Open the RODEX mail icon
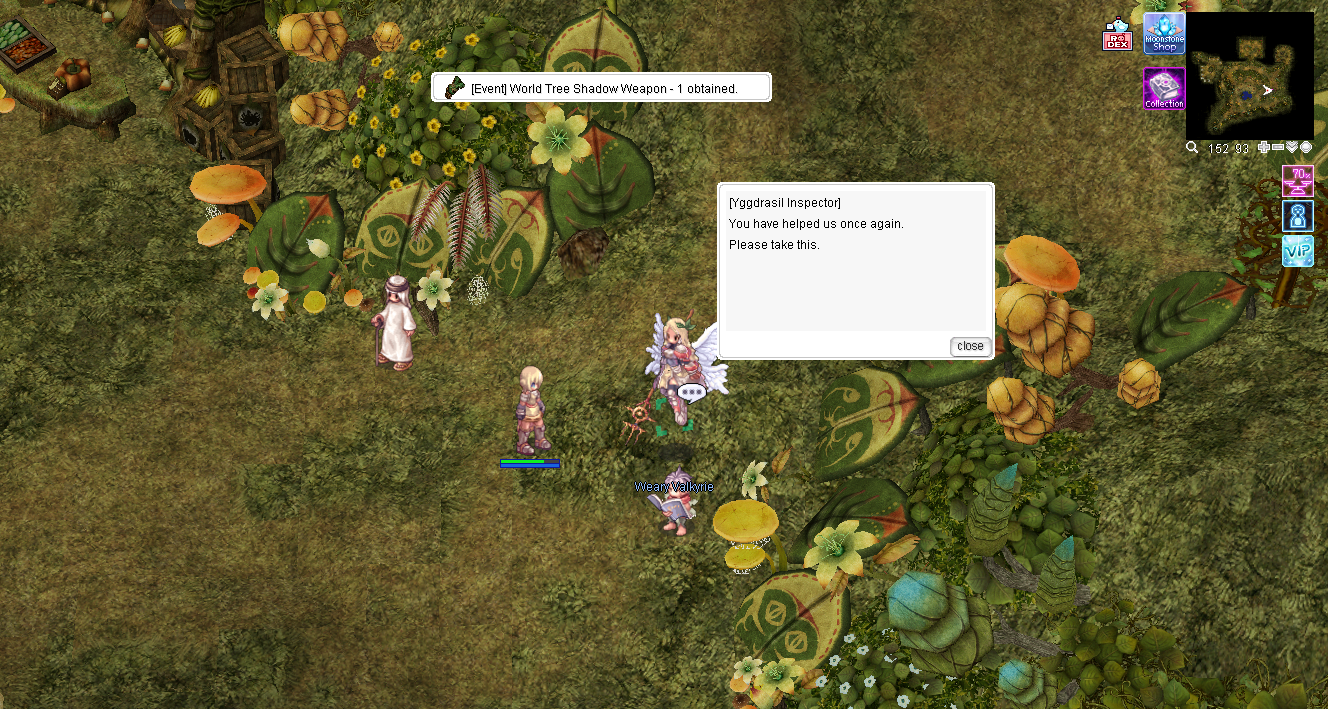 [1116, 35]
